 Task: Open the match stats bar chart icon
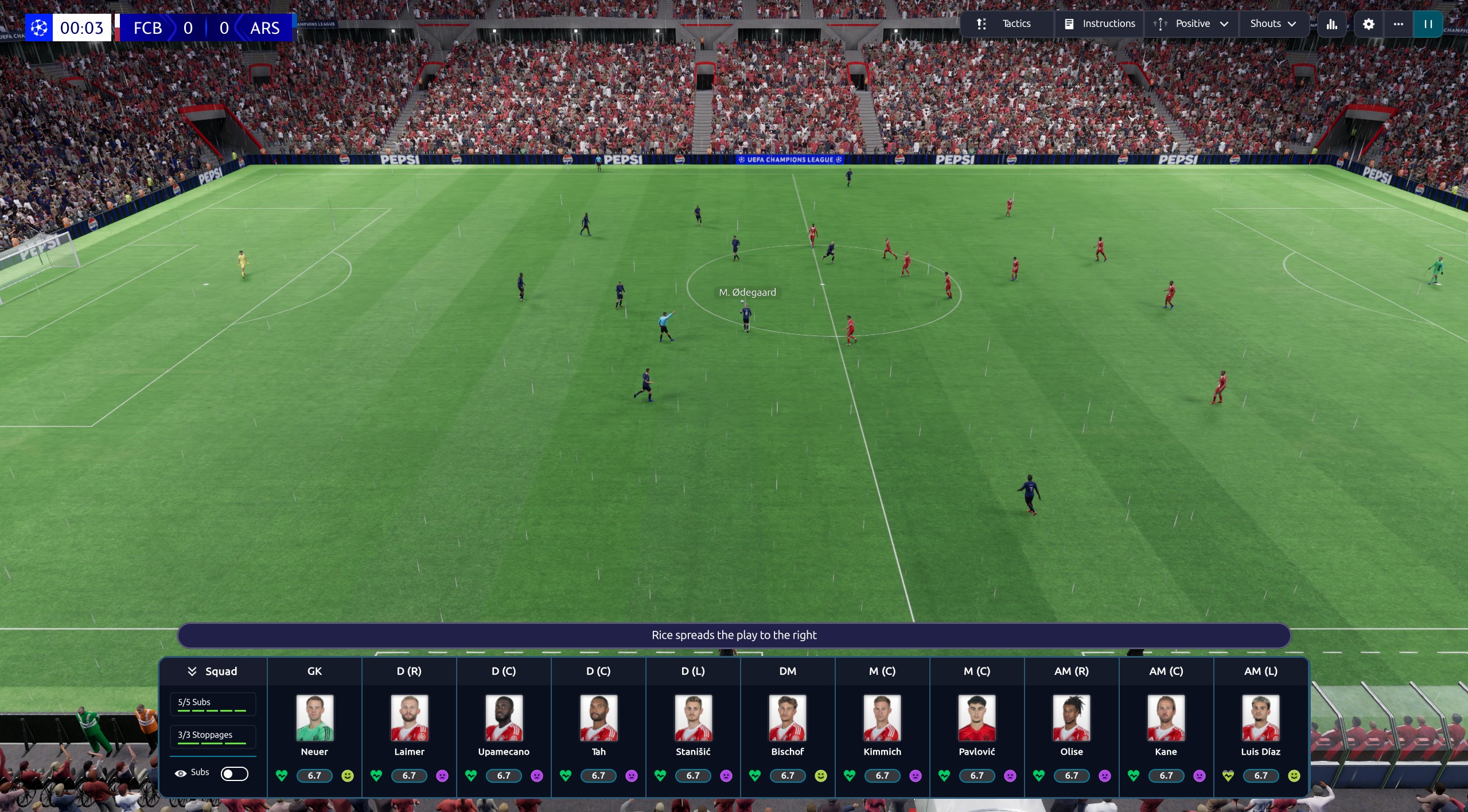[x=1330, y=24]
